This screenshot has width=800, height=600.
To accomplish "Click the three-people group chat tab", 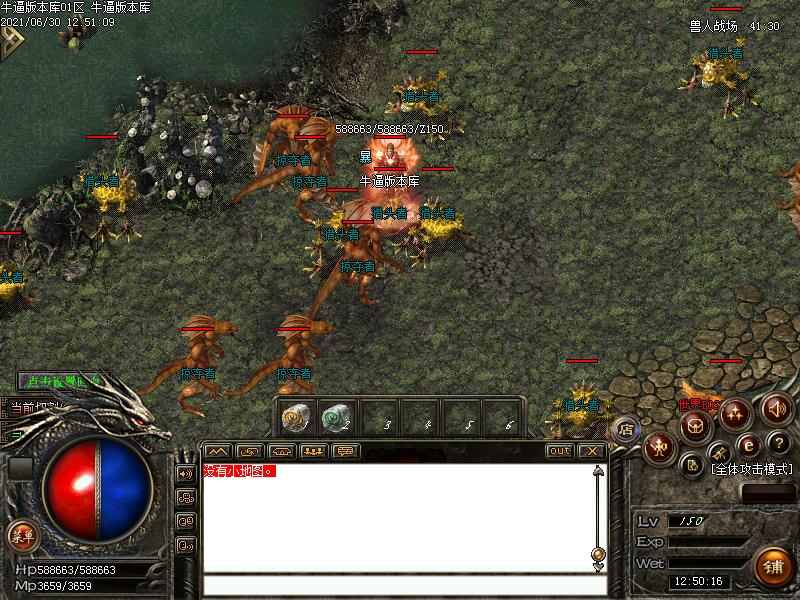I will pos(314,451).
